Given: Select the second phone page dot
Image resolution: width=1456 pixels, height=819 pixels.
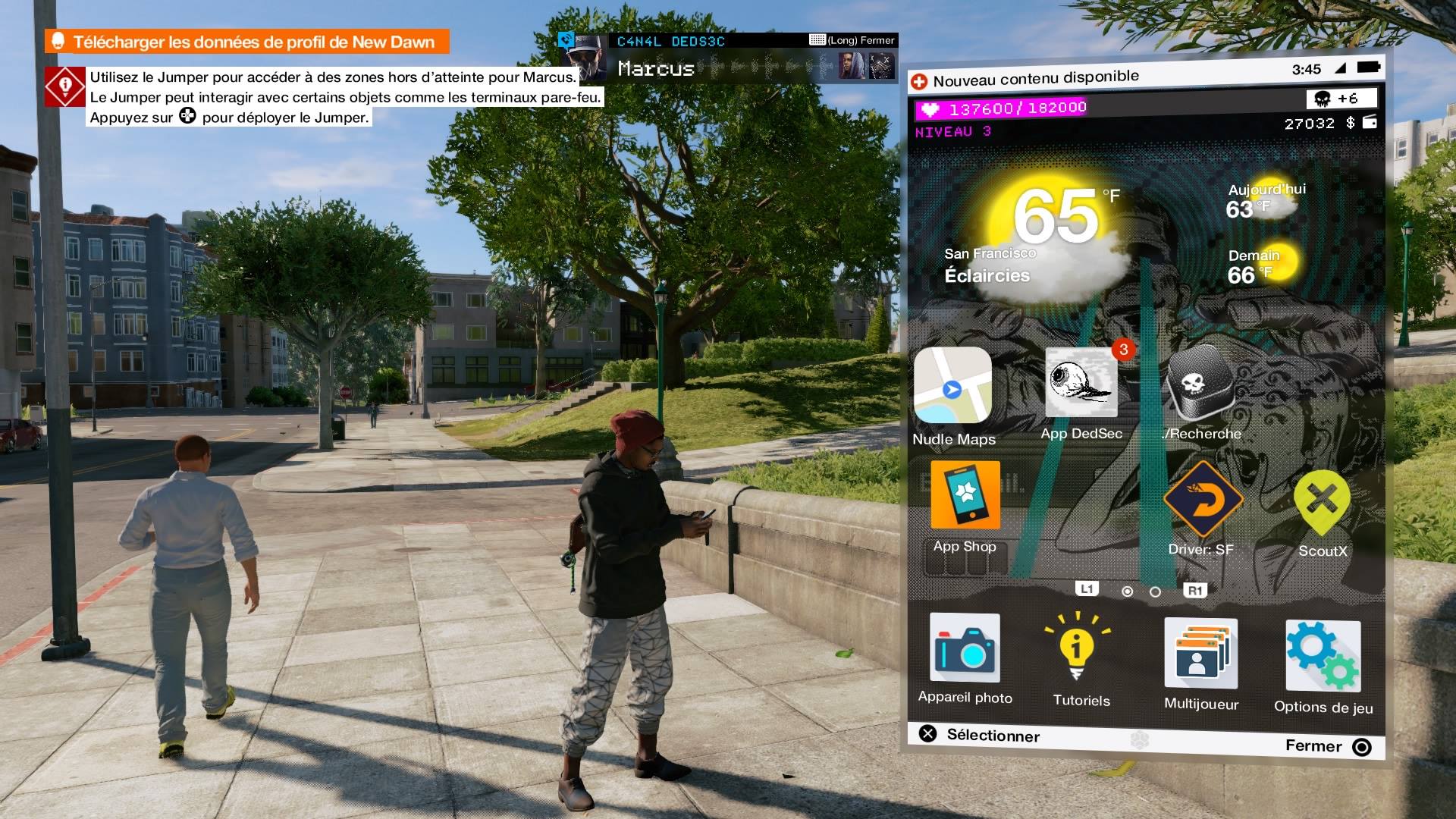Looking at the screenshot, I should click(x=1155, y=591).
